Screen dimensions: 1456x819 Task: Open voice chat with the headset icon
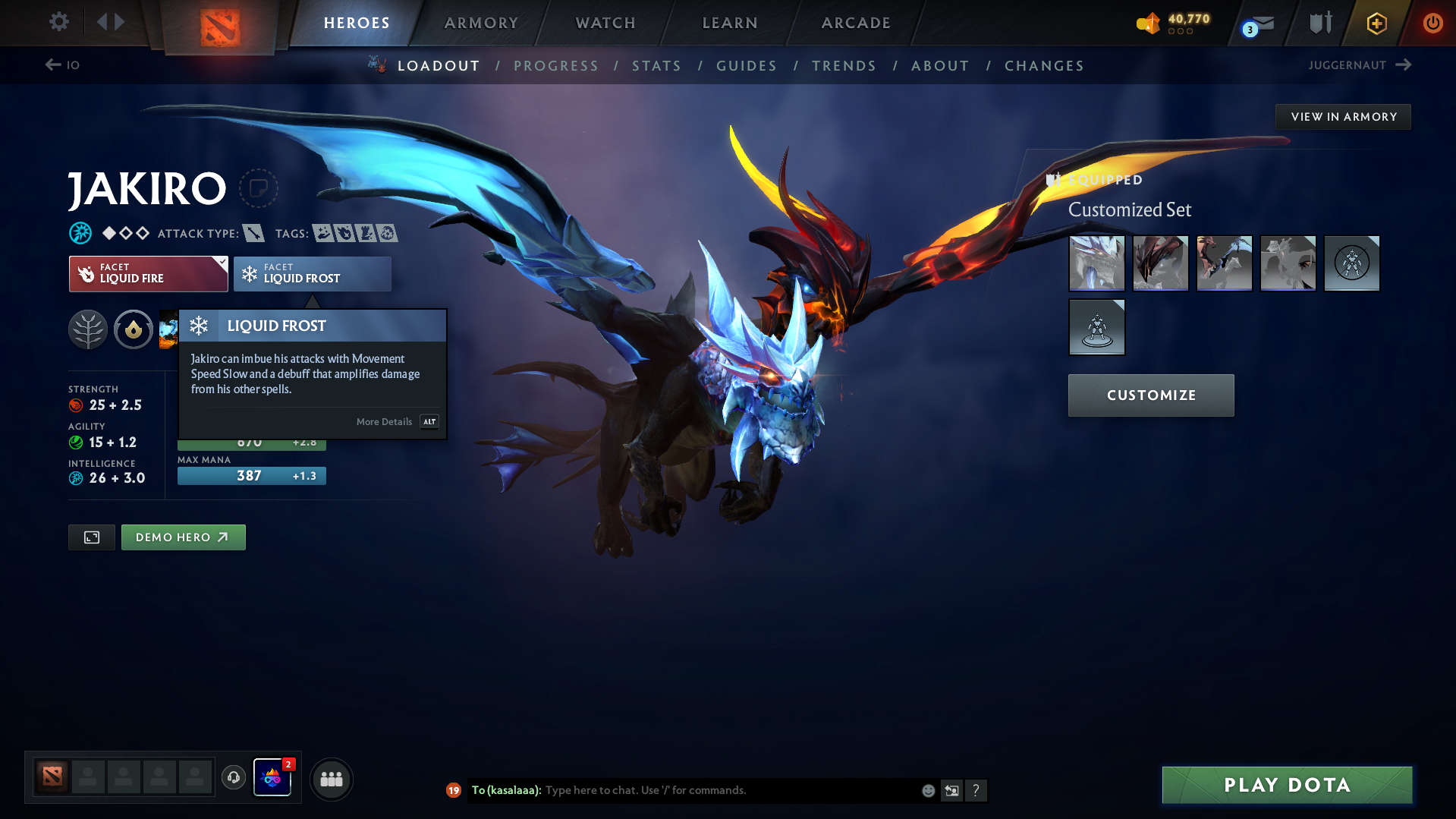point(233,778)
